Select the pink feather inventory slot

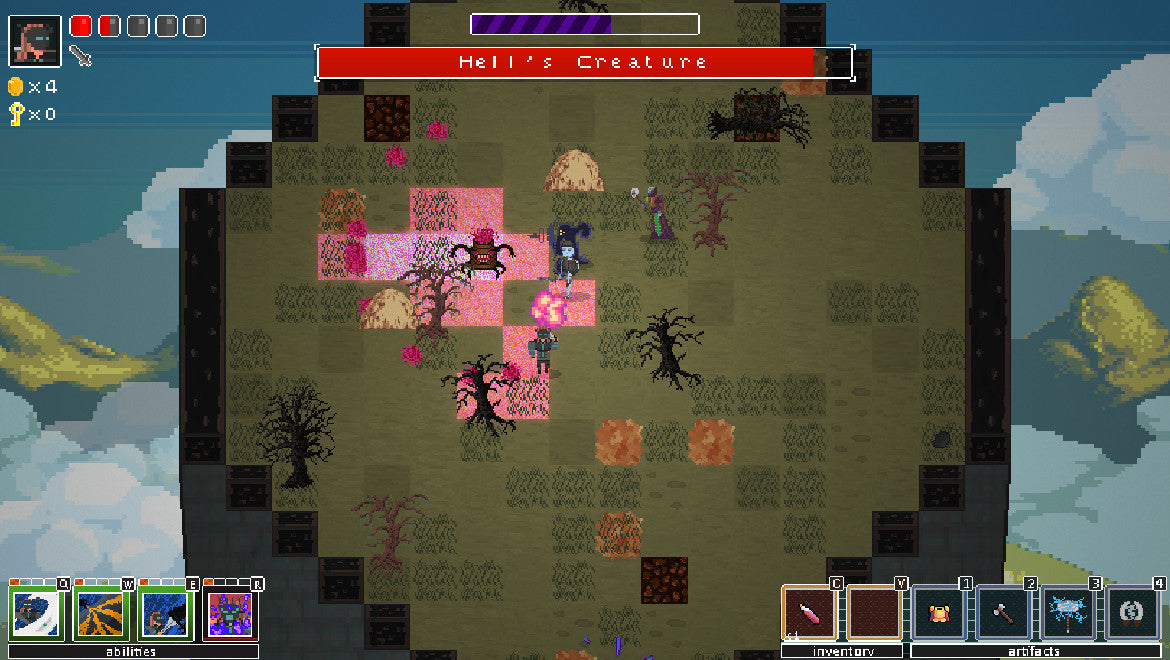809,613
